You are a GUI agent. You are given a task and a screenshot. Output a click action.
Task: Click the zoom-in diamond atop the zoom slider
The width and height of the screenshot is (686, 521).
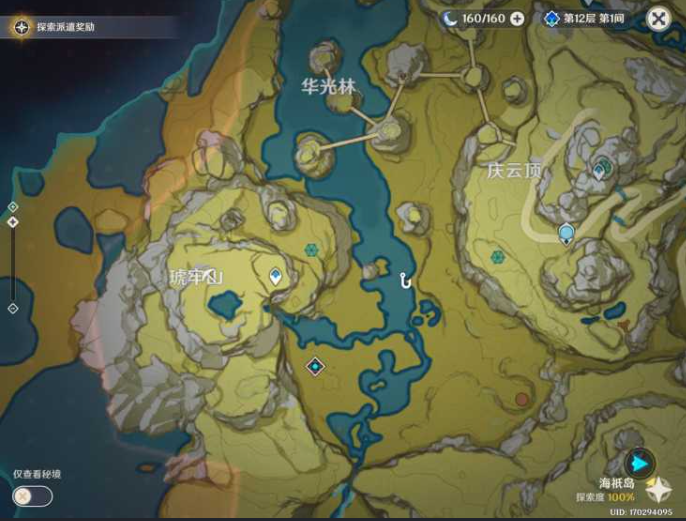[x=12, y=207]
